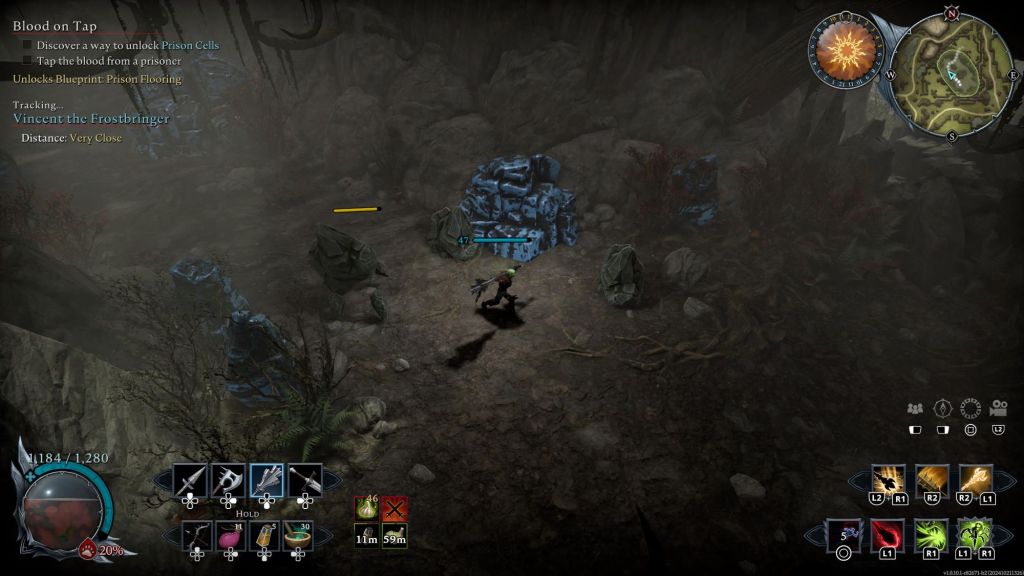Select the green mortar bowl item
The image size is (1024, 576).
tap(298, 536)
